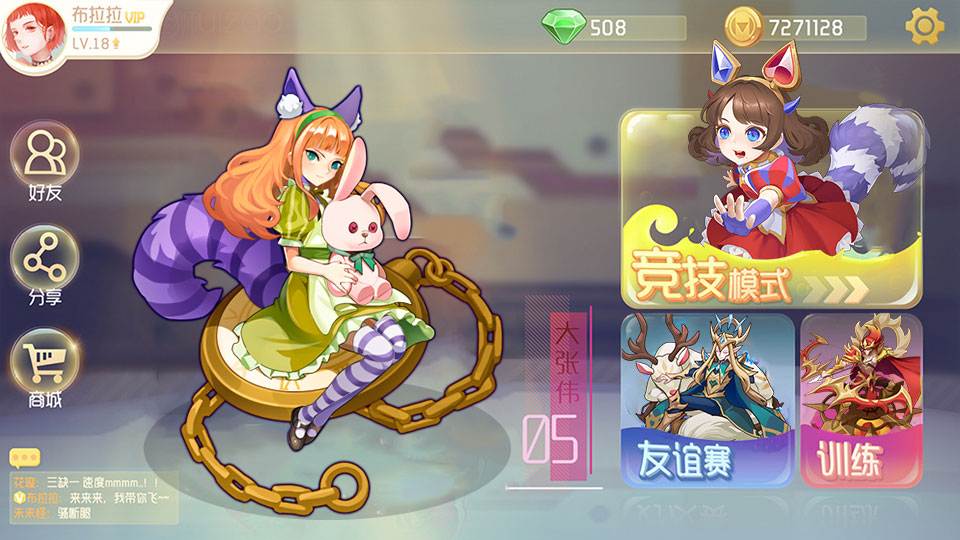Screen dimensions: 960x540
Task: Open the 好友 friends list
Action: [x=45, y=162]
